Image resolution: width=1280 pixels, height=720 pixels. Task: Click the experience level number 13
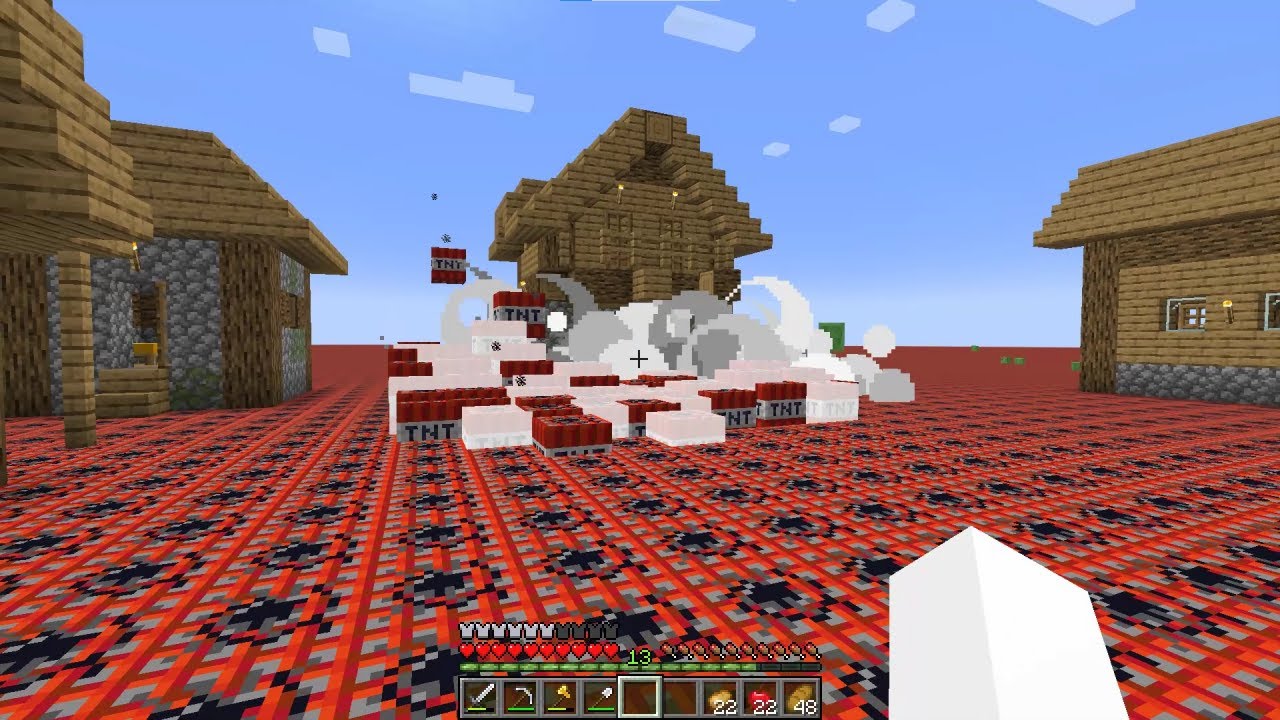638,656
